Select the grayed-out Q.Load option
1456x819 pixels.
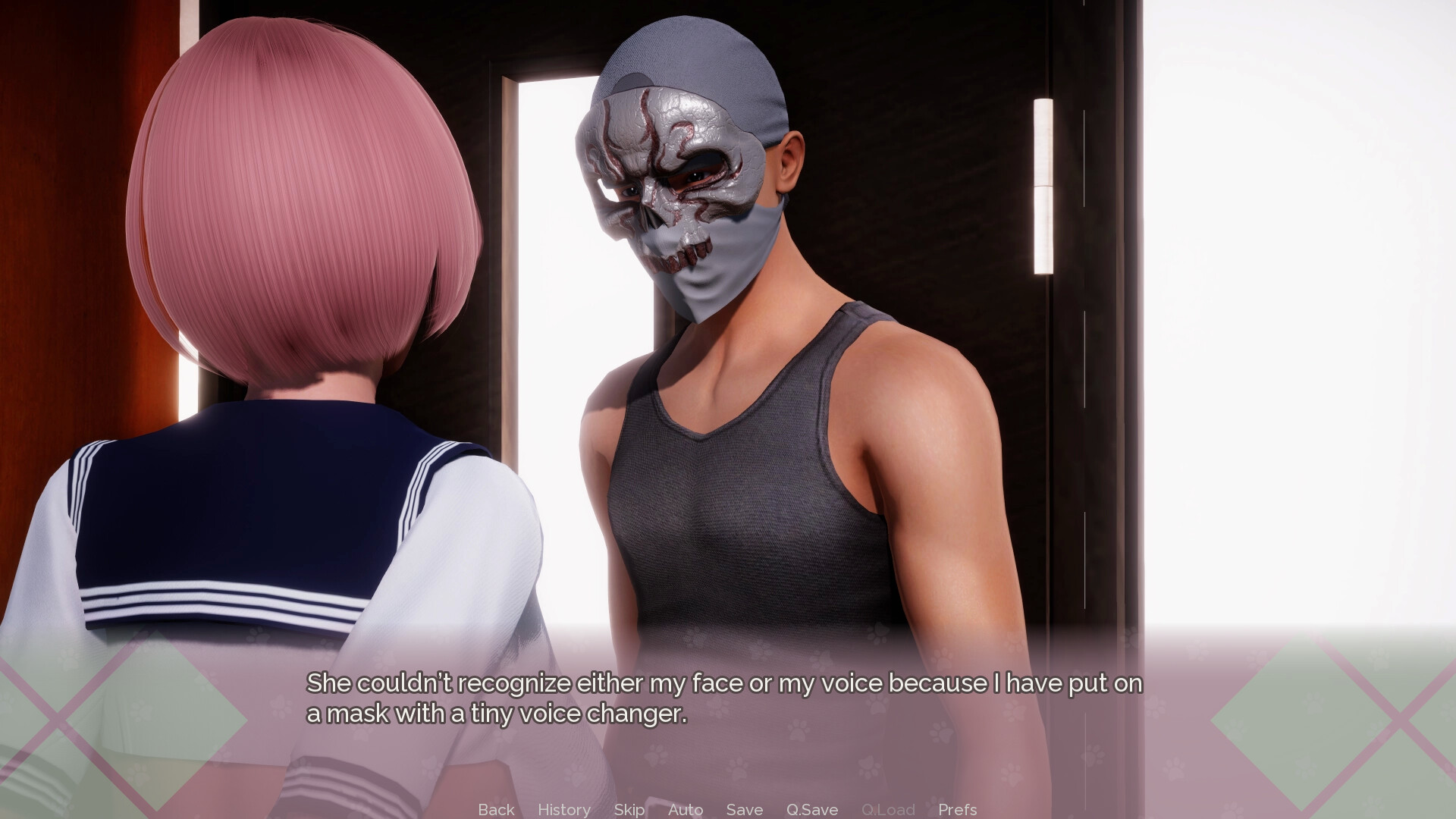click(889, 809)
